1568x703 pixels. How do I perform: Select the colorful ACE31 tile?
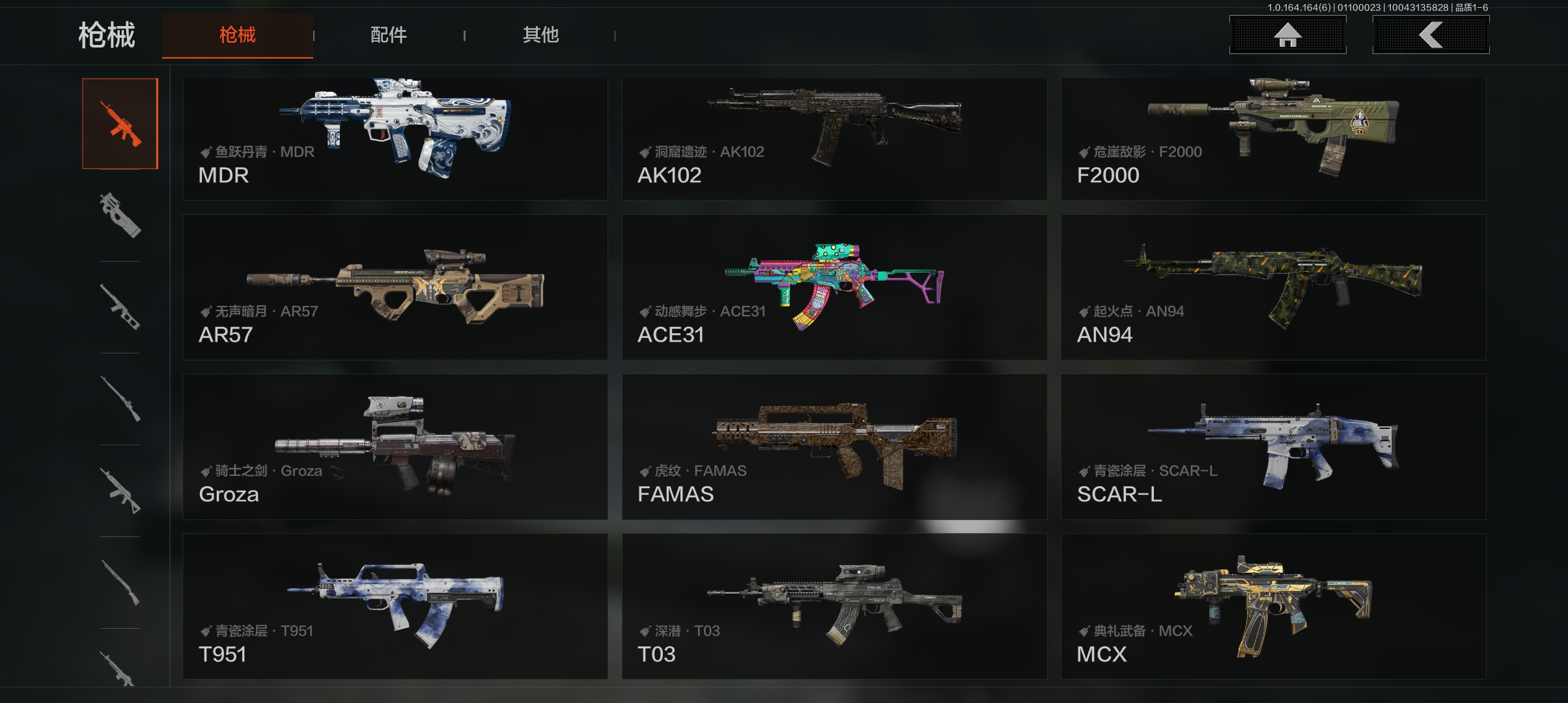click(834, 287)
